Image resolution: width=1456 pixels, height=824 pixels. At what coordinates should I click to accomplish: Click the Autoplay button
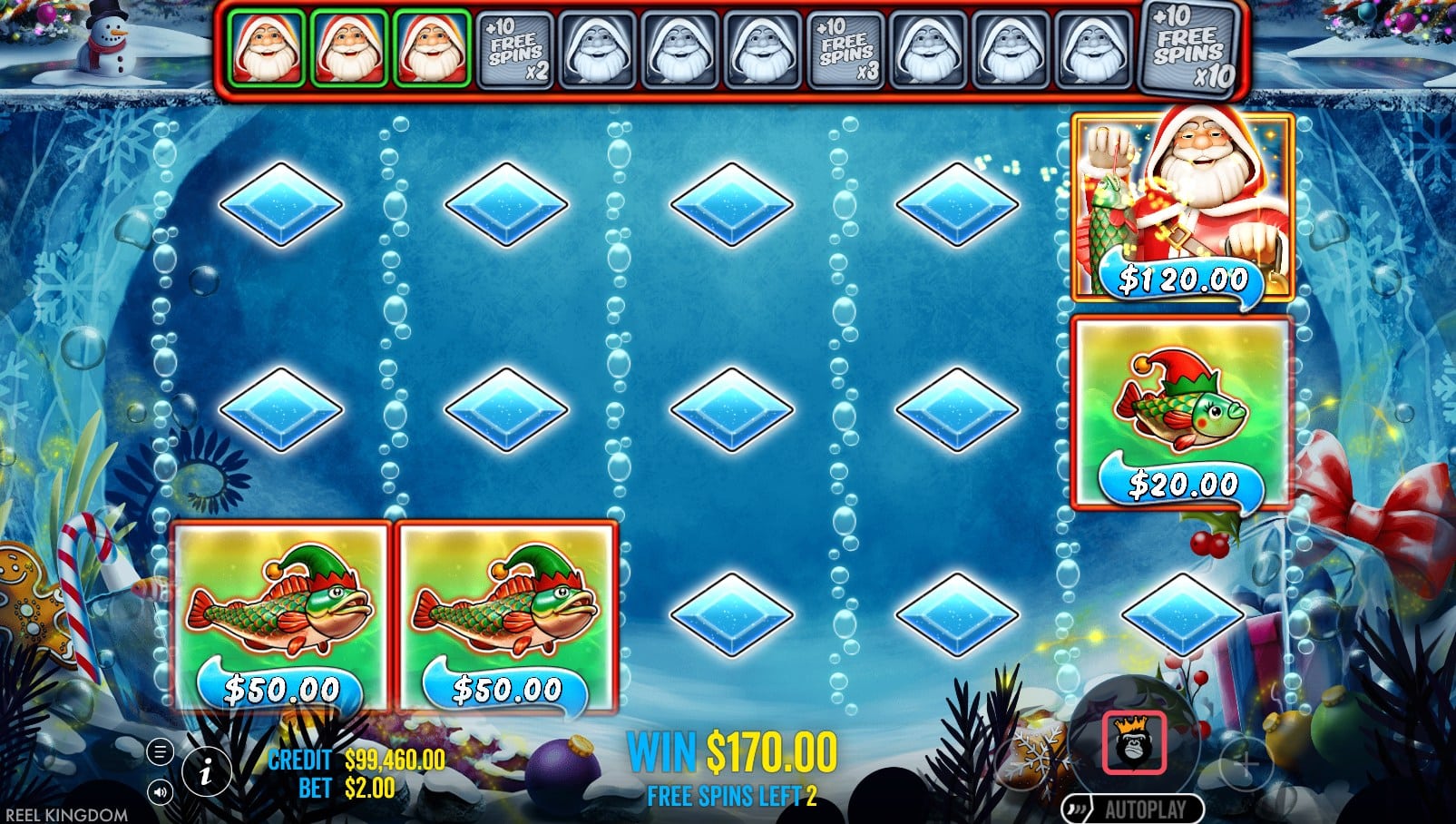[1133, 809]
